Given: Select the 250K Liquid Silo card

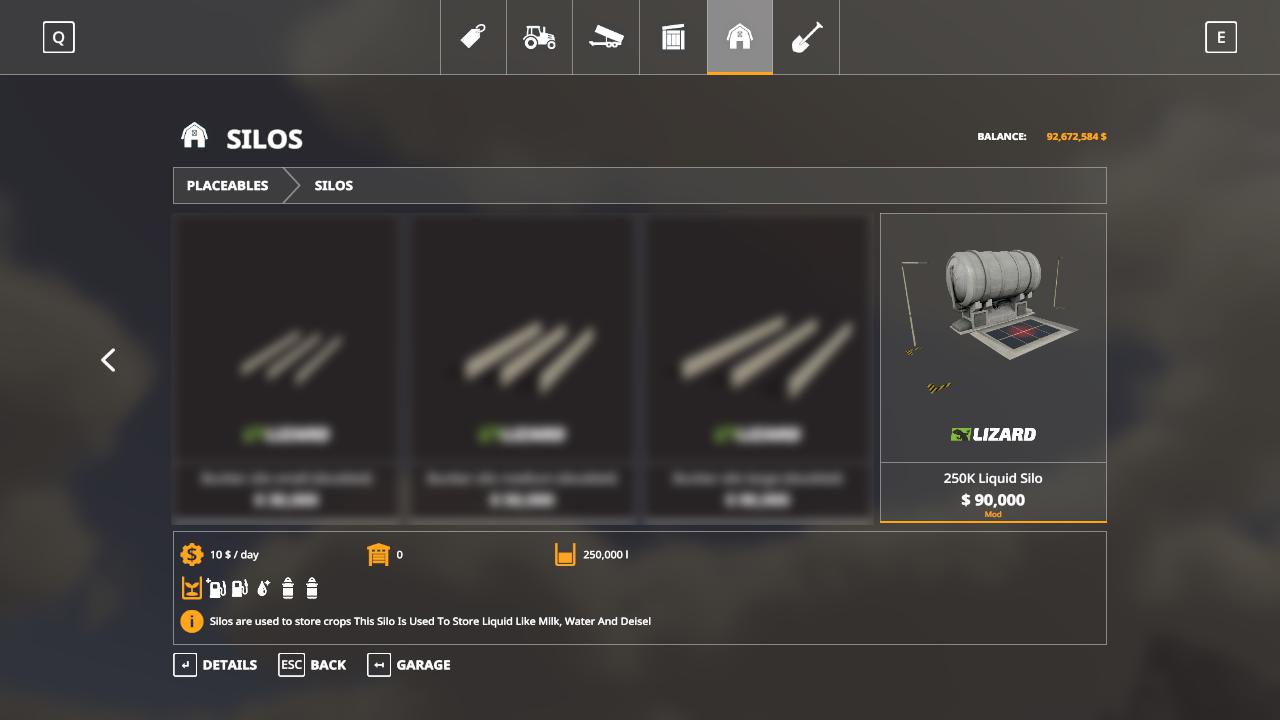Looking at the screenshot, I should pos(993,367).
